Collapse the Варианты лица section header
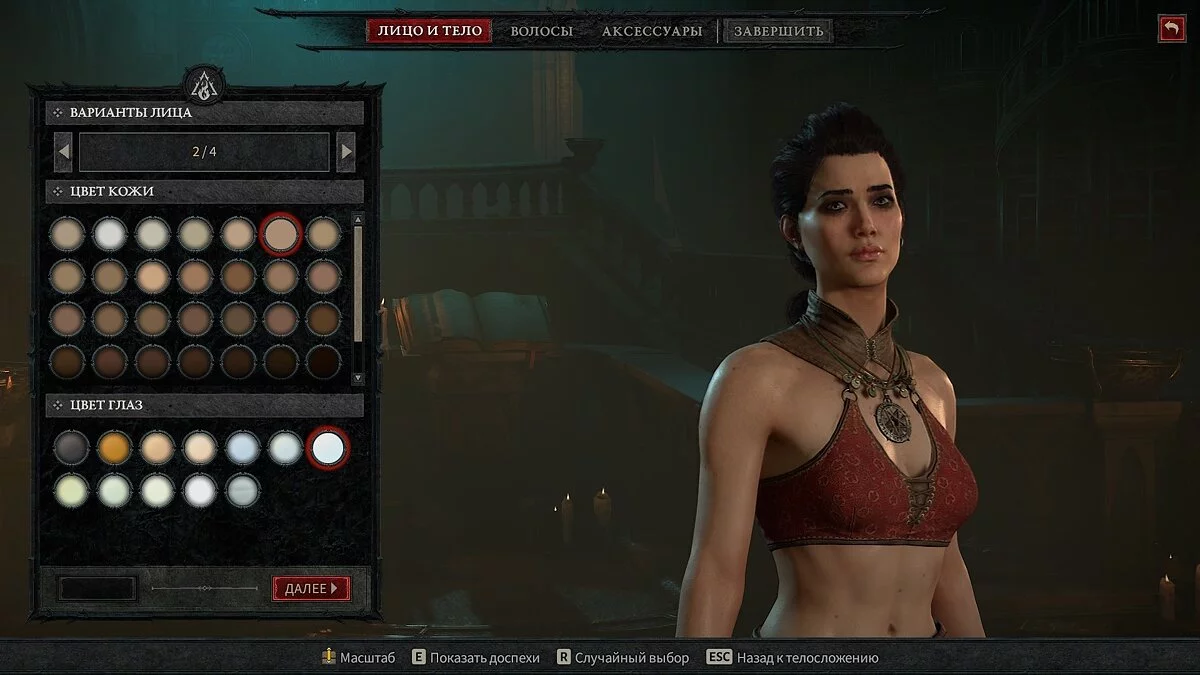Viewport: 1200px width, 675px height. (204, 112)
